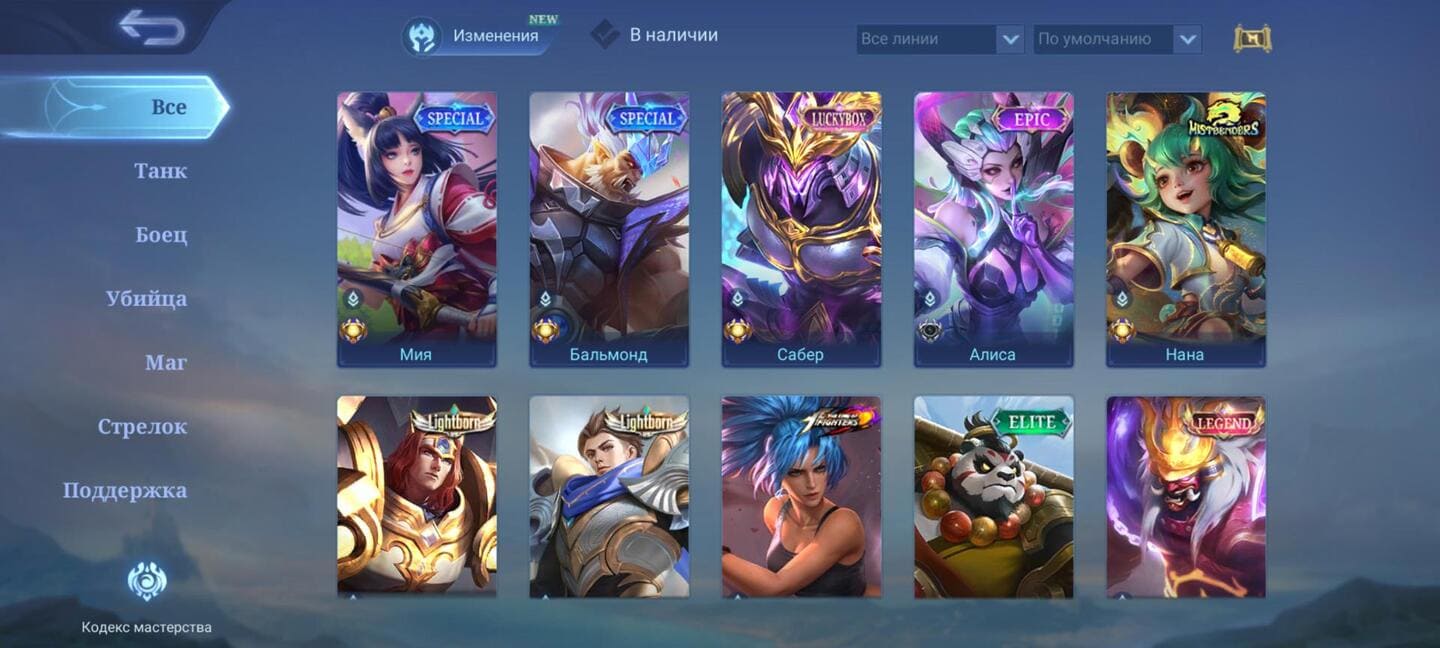Viewport: 1440px width, 648px height.
Task: Choose the panda hero card with ELITE badge
Action: pos(993,497)
